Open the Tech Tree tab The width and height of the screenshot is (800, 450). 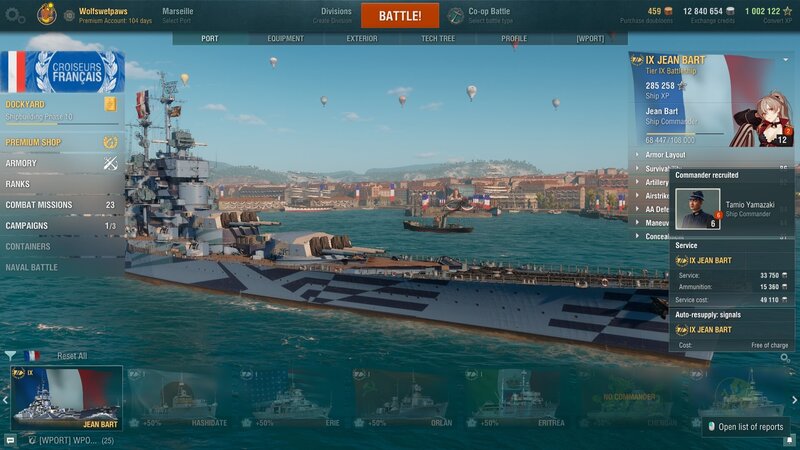point(437,39)
